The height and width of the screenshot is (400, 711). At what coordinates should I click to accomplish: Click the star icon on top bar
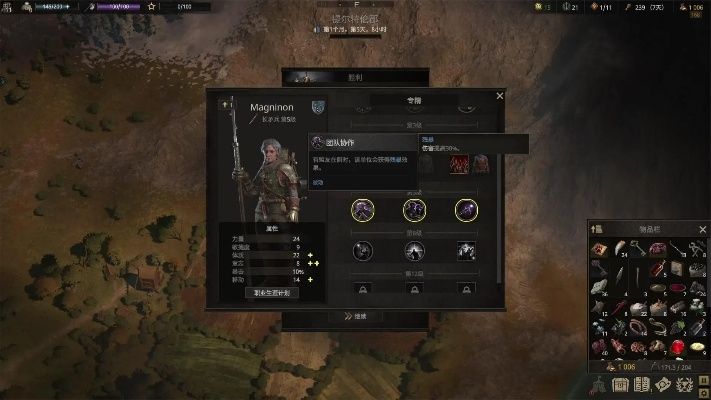tap(152, 7)
